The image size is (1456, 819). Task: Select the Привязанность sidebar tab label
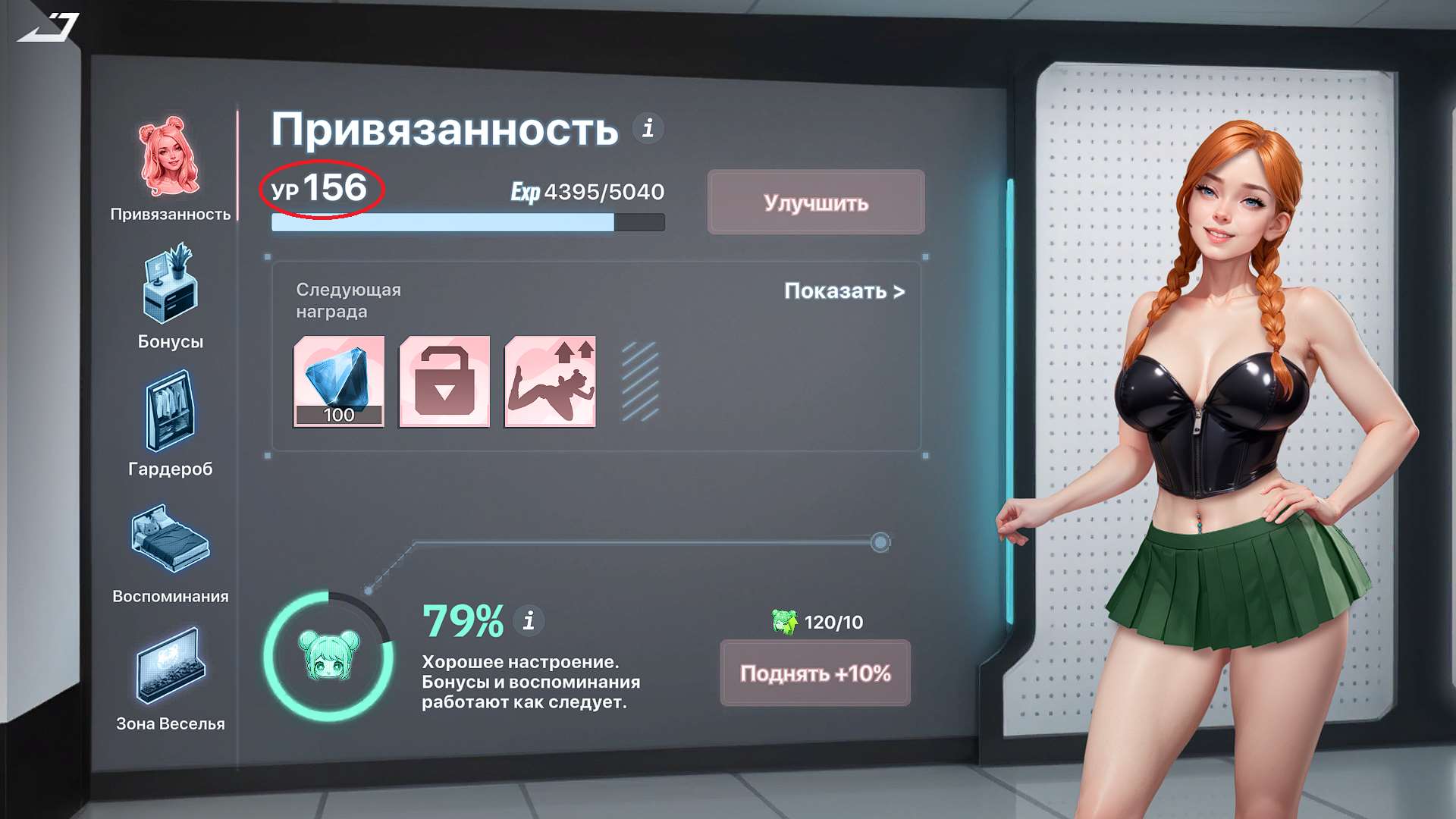click(171, 215)
